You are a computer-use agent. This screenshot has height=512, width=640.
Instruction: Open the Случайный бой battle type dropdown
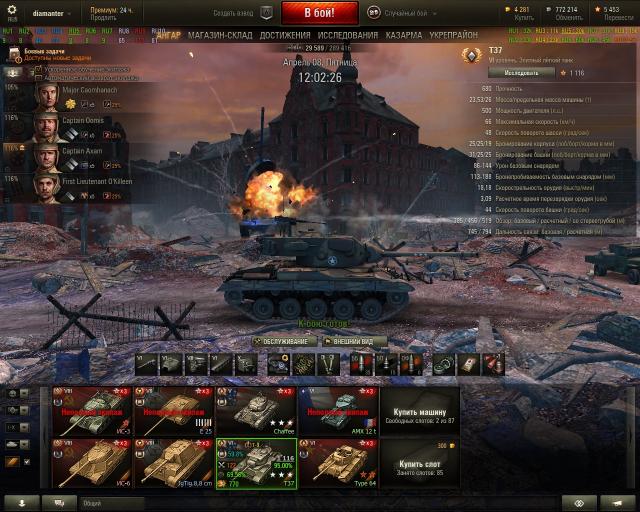coord(405,12)
